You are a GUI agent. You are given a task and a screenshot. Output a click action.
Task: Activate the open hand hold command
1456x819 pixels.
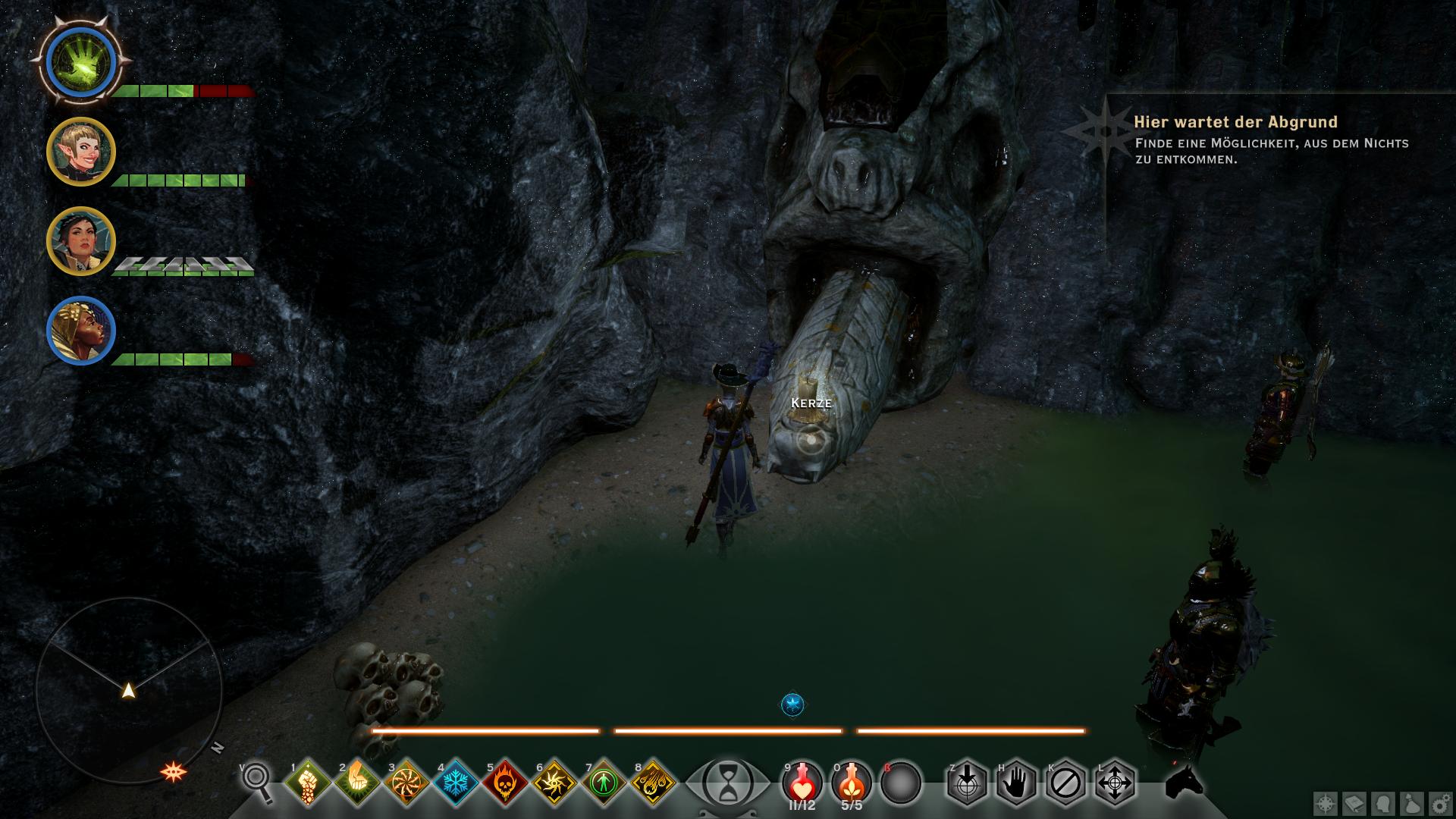[x=1016, y=782]
